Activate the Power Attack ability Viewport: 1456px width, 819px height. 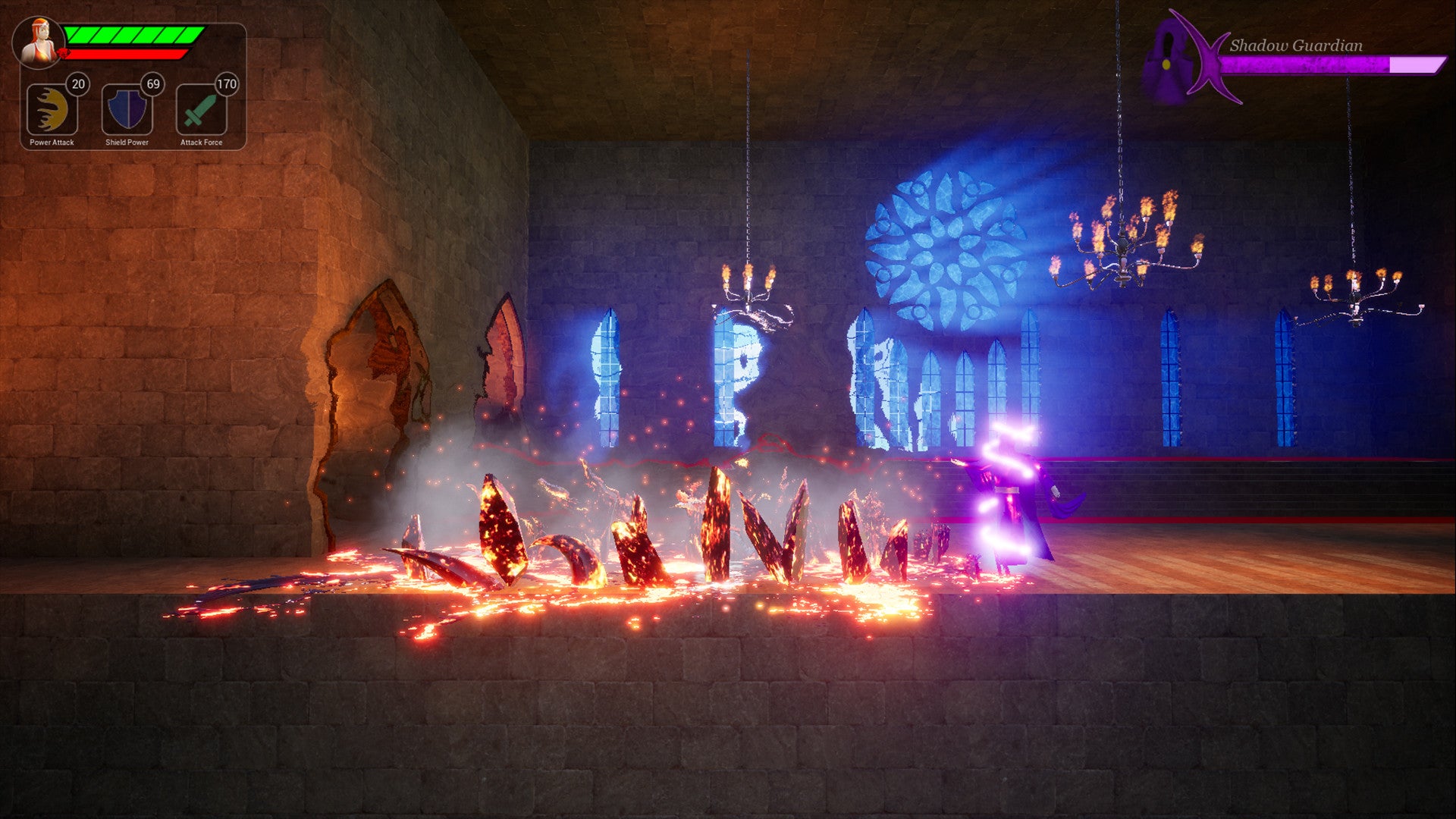52,110
